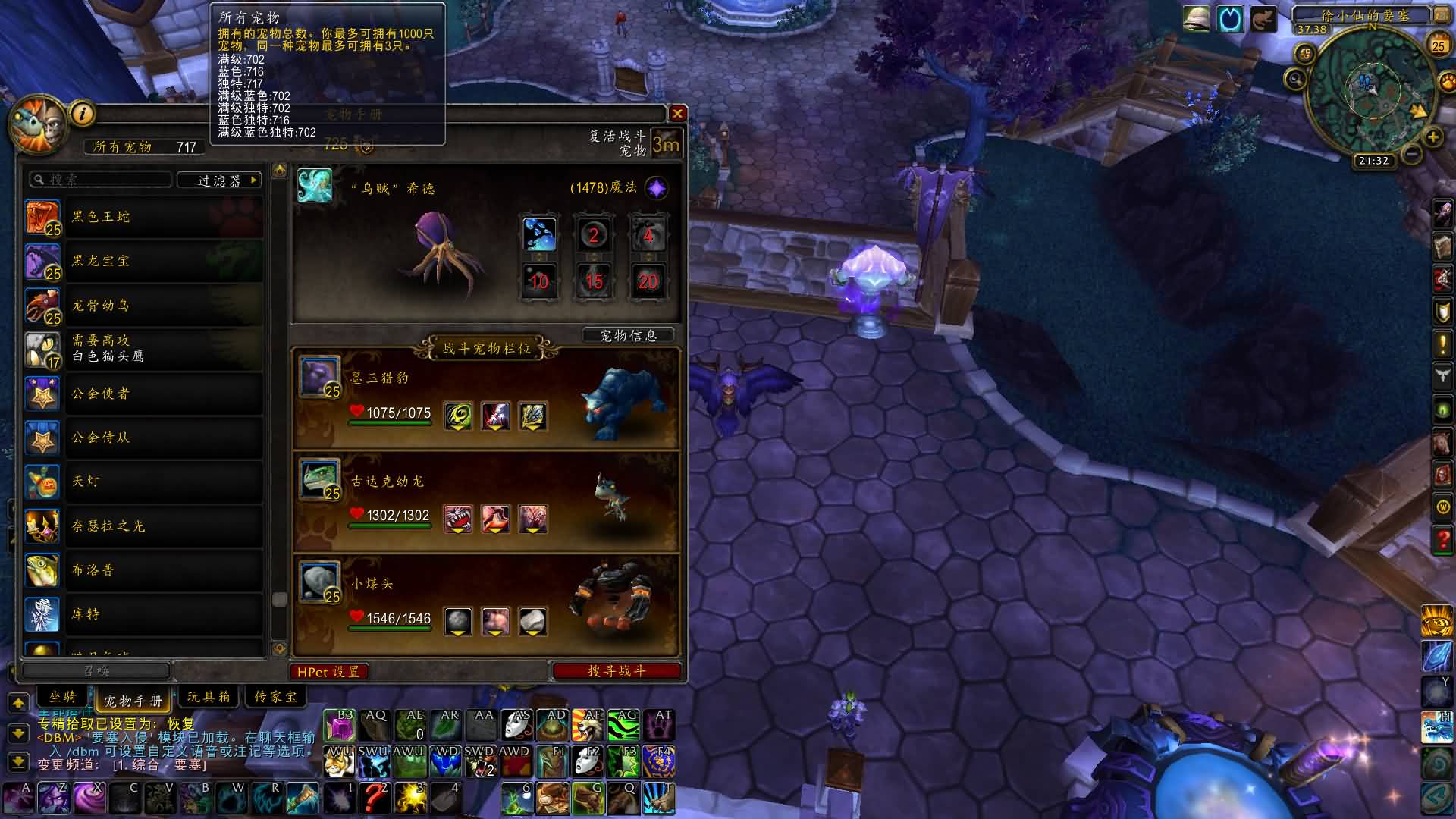The height and width of the screenshot is (819, 1456).
Task: Click the 搜寻战斗 find battle button
Action: [x=617, y=671]
